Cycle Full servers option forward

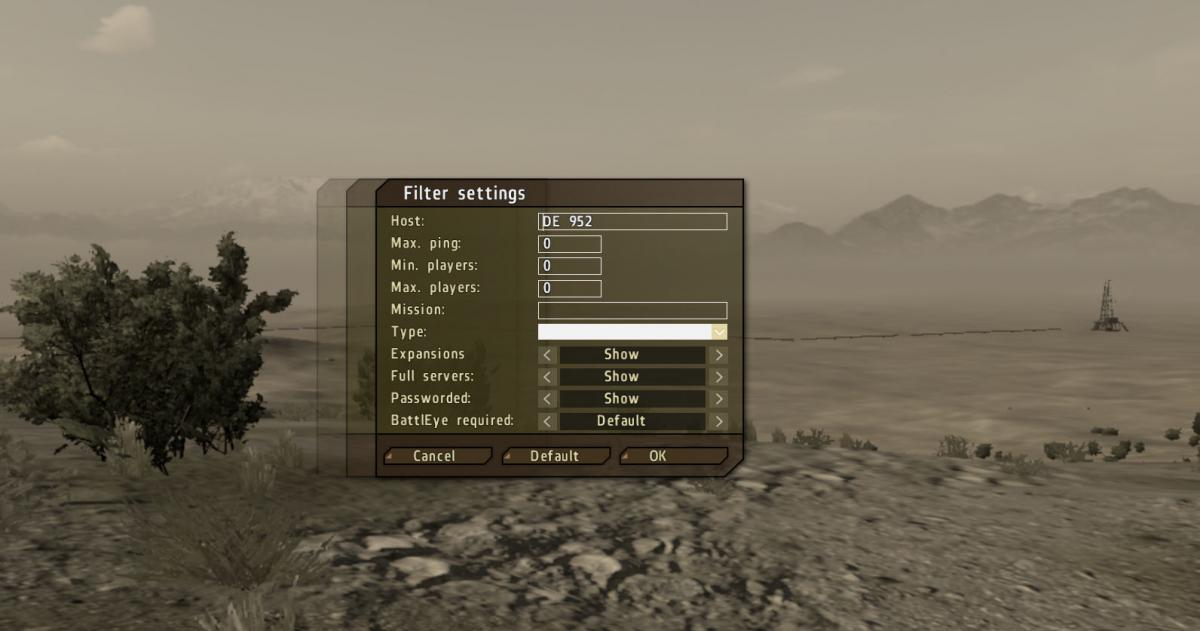click(x=719, y=377)
